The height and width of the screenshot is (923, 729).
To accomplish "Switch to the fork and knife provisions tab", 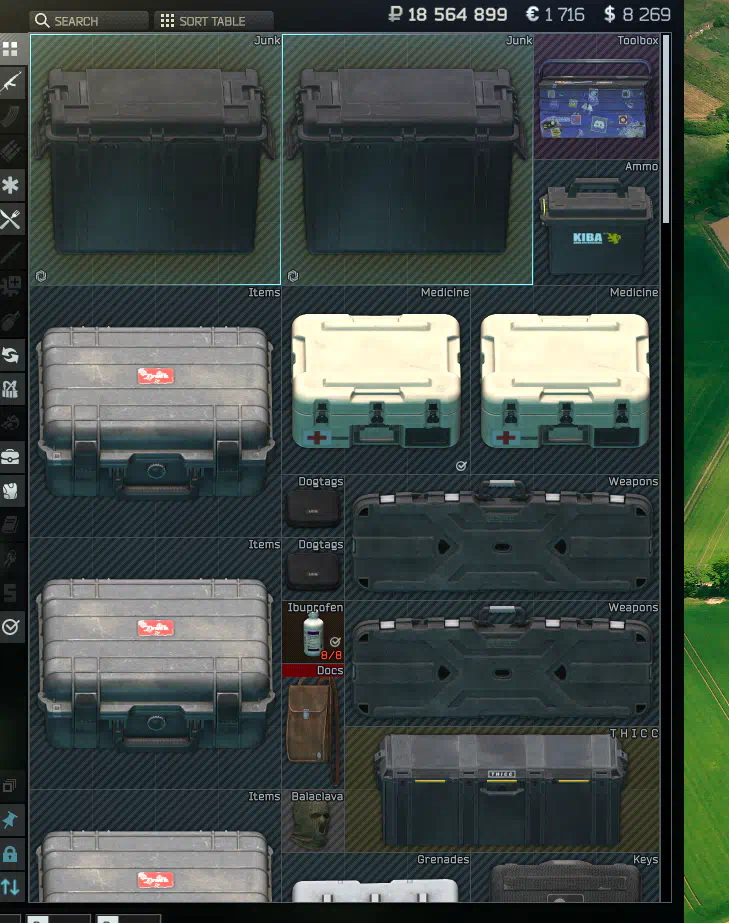I will [11, 220].
